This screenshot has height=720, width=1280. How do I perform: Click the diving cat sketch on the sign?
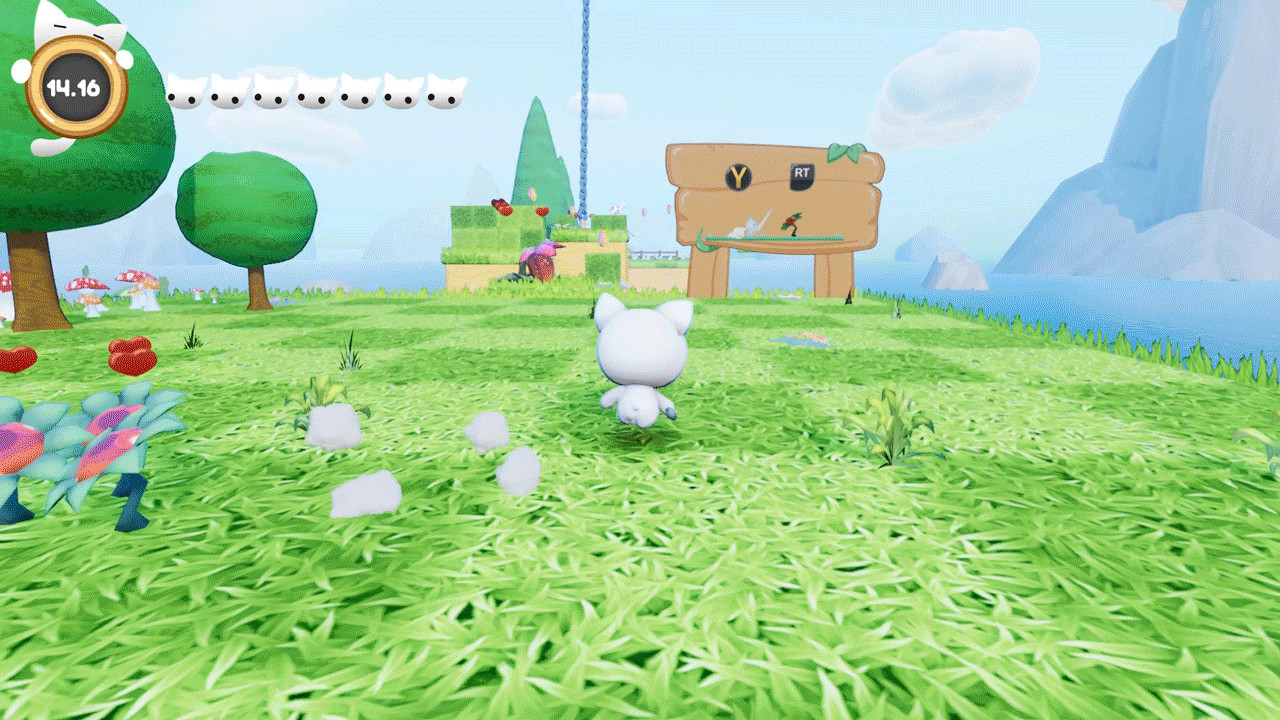click(752, 226)
